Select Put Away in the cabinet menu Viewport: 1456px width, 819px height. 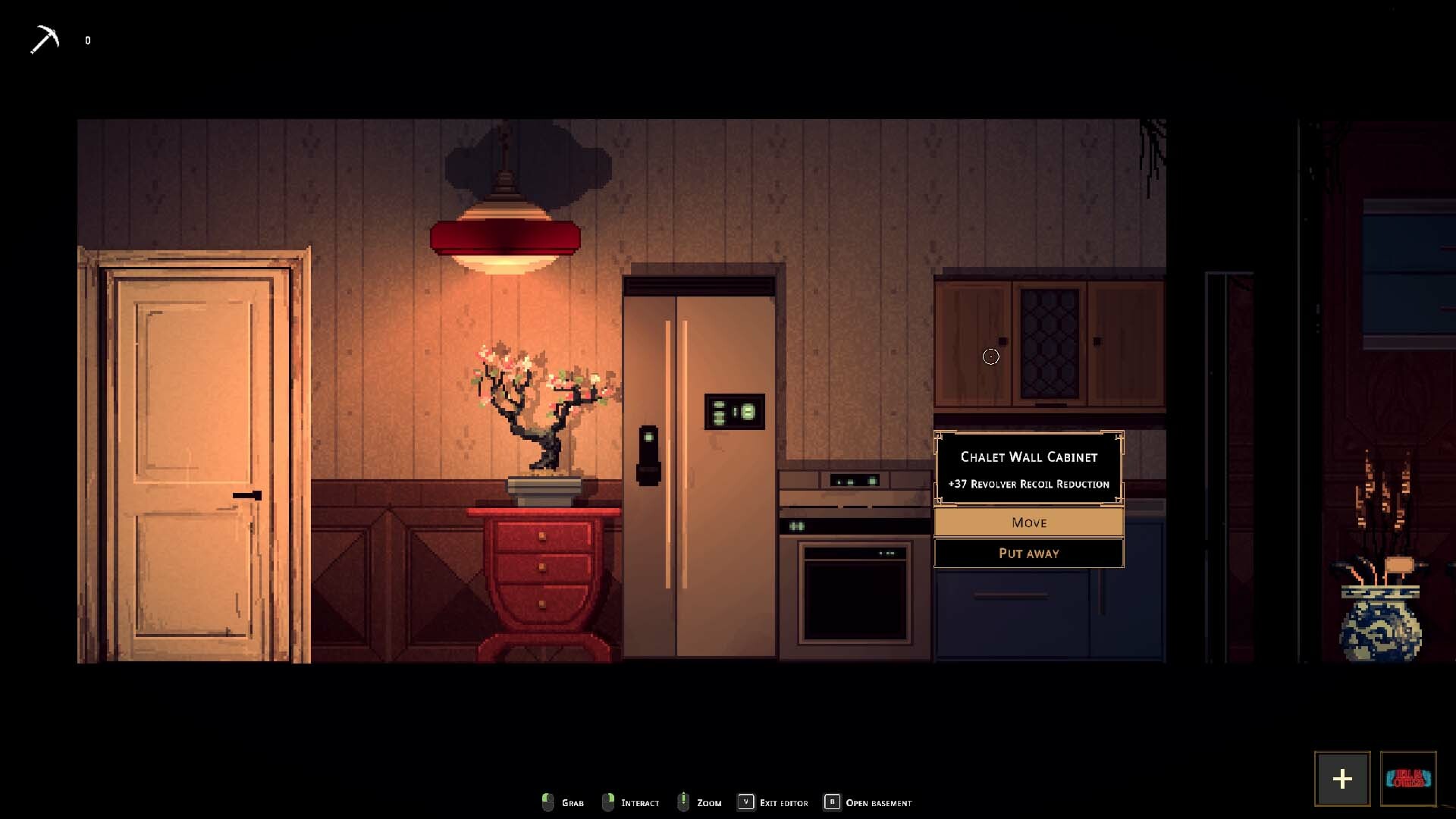point(1028,554)
